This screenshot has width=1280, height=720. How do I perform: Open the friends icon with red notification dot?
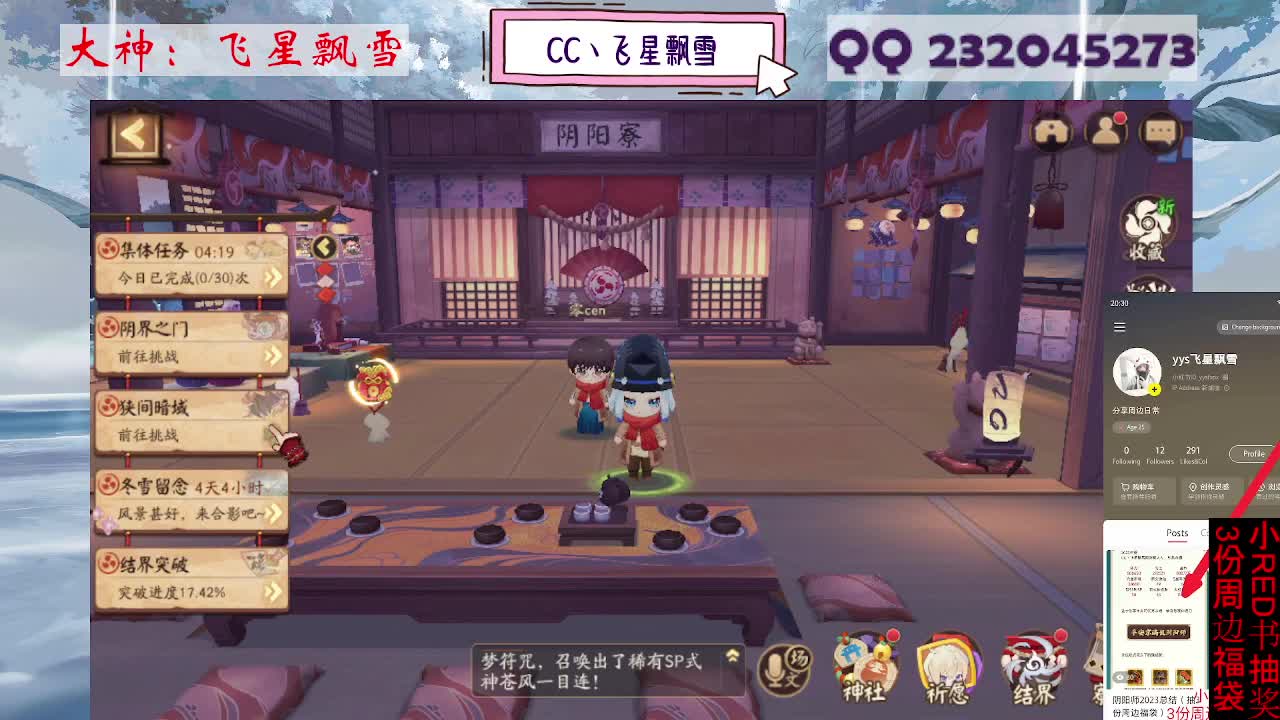pyautogui.click(x=1106, y=130)
